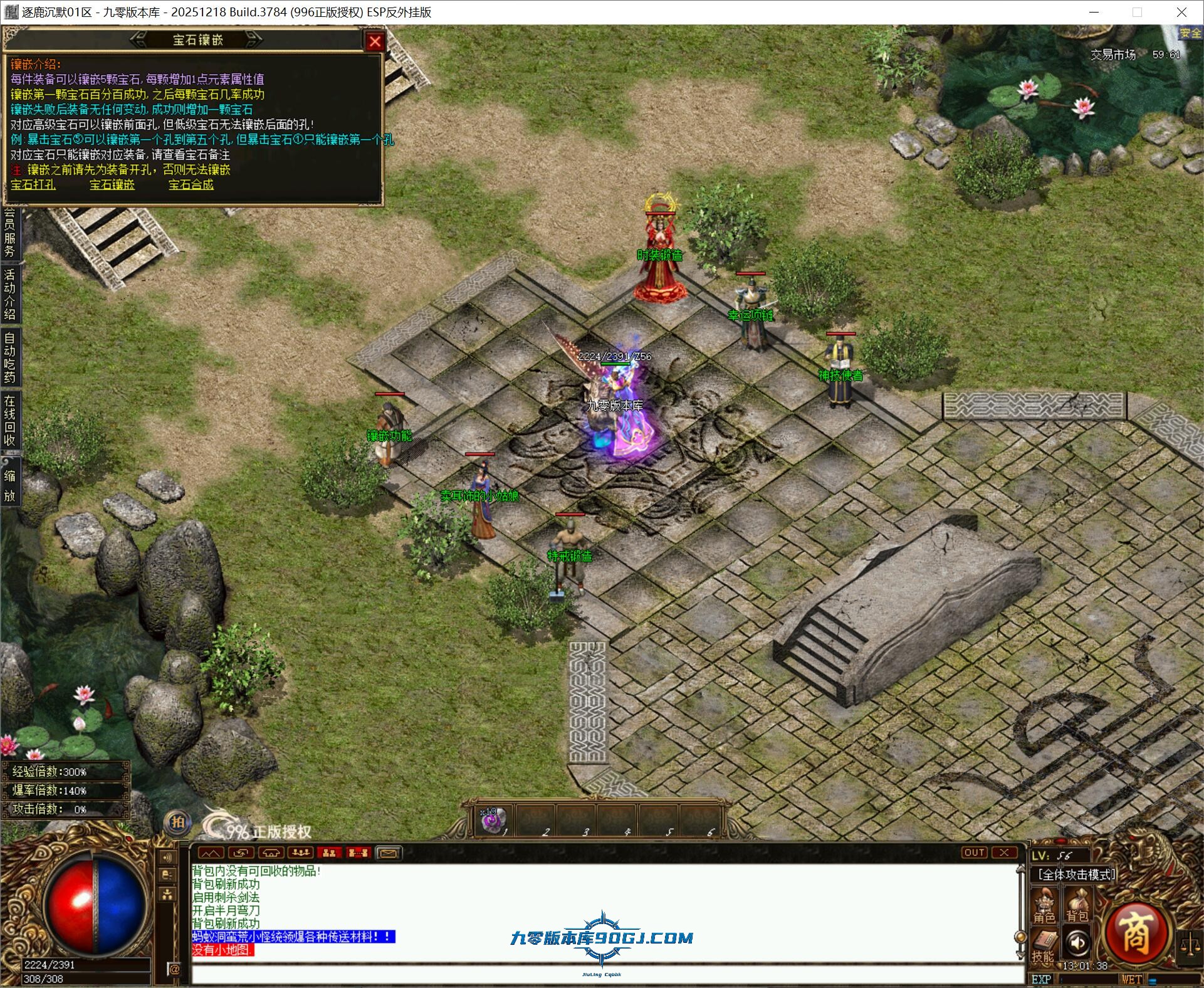This screenshot has width=1204, height=988.
Task: Toggle the 自动吃药 side tab
Action: [x=9, y=357]
